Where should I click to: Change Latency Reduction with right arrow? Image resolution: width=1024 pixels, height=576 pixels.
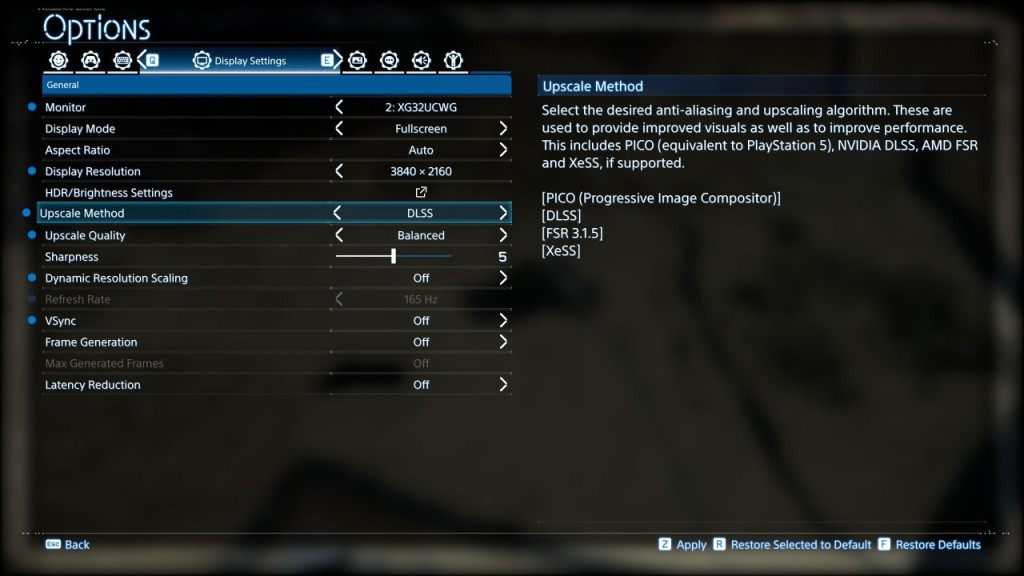503,385
